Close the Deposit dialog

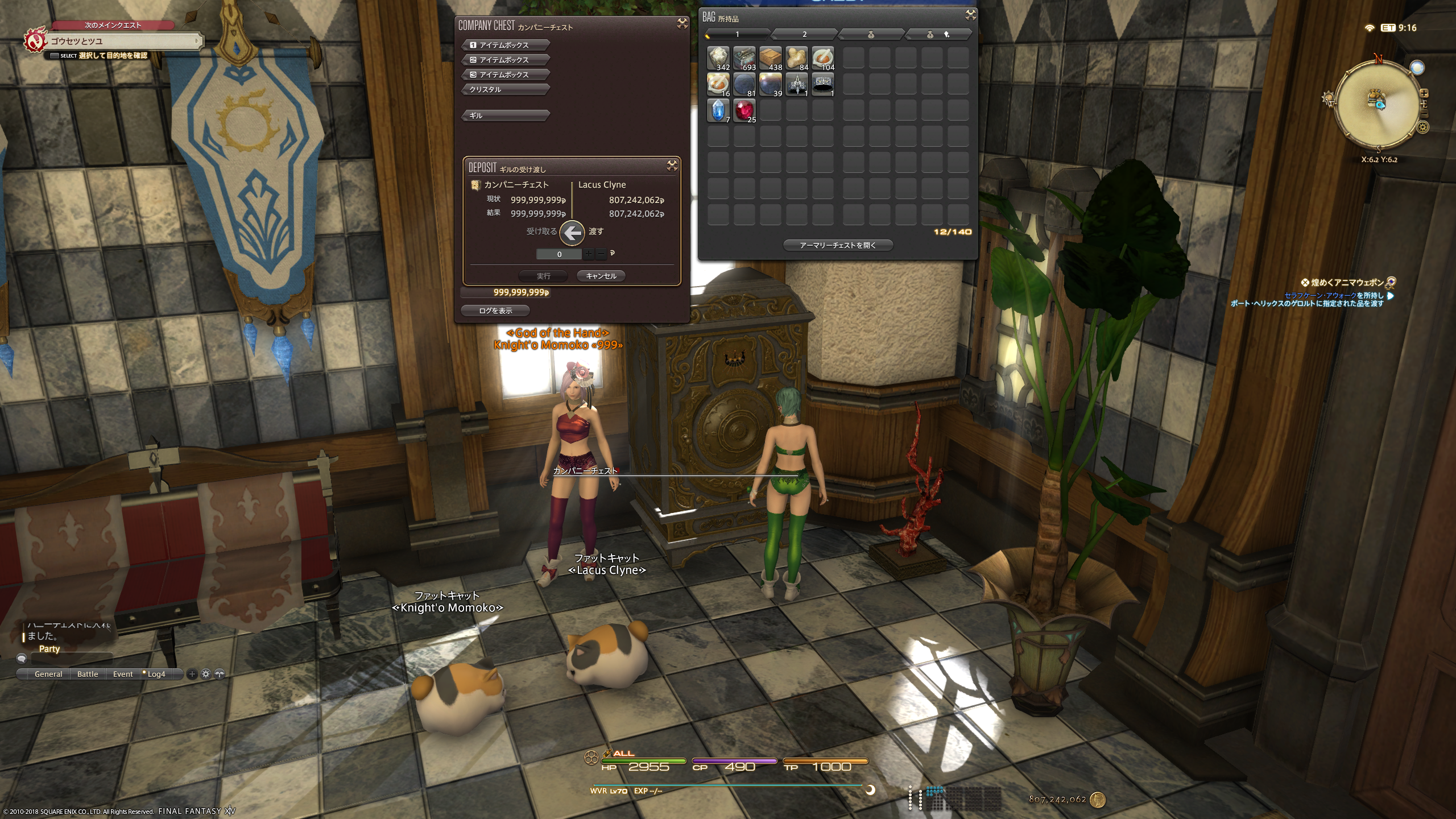pos(672,166)
